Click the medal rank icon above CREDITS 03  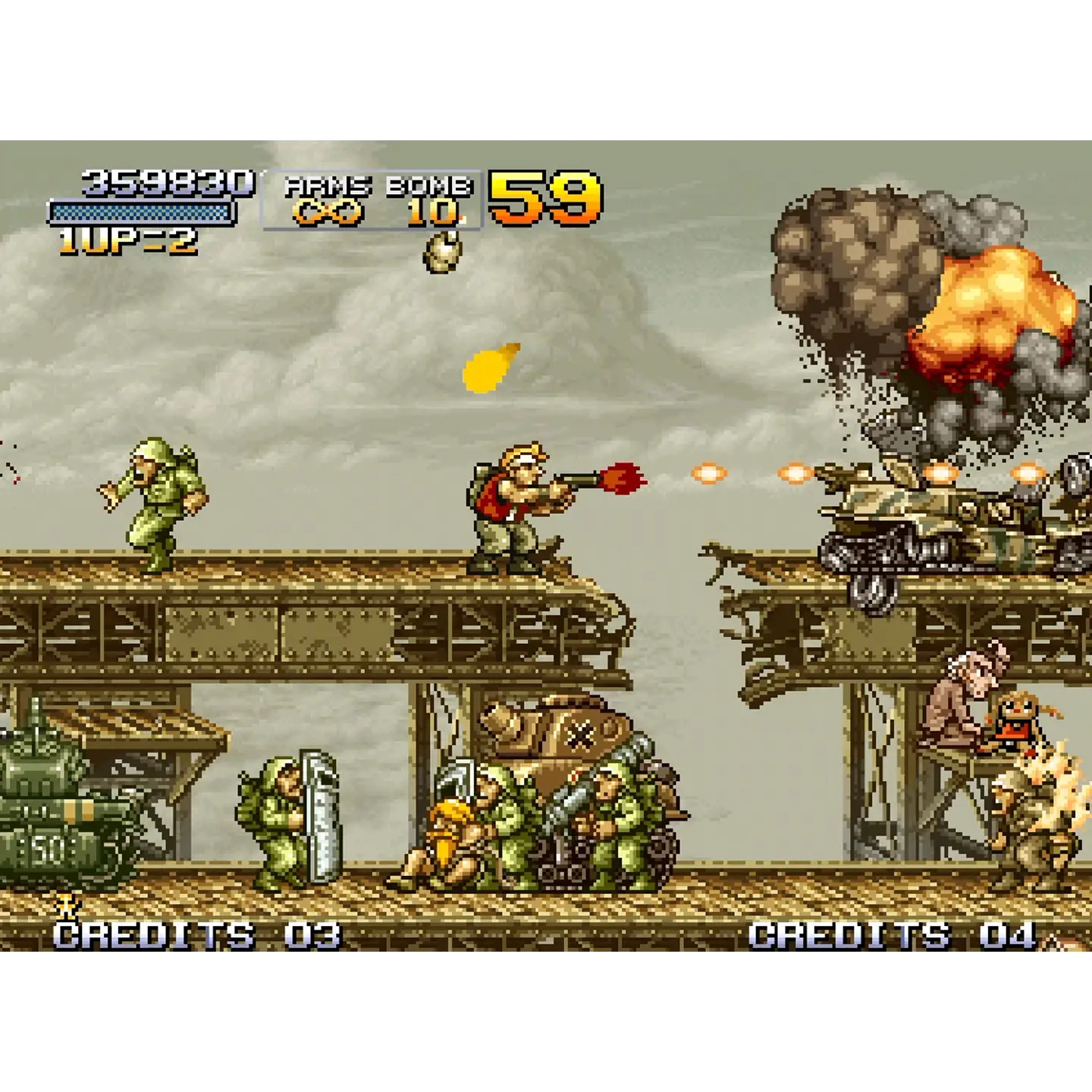pos(67,907)
